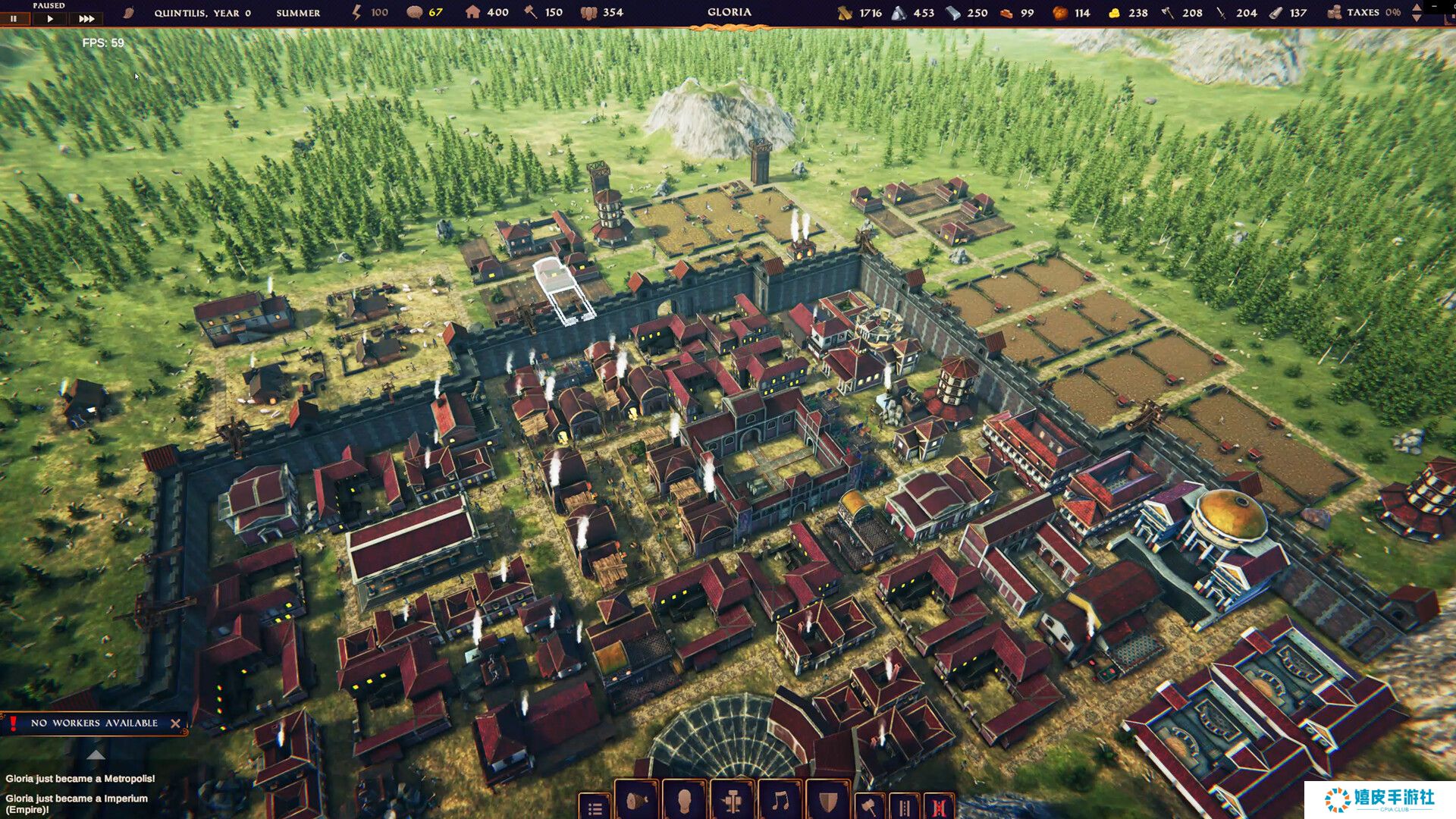The height and width of the screenshot is (819, 1456).
Task: Click the Gloria city name banner
Action: [729, 13]
